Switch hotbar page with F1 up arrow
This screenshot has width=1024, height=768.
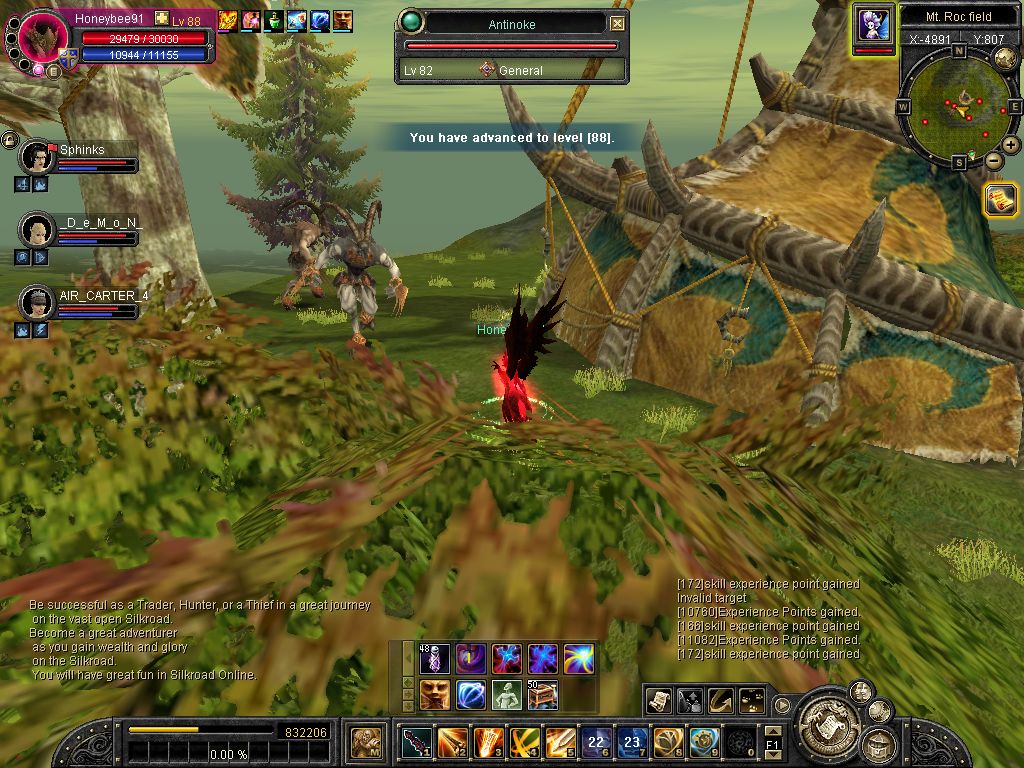pyautogui.click(x=772, y=732)
